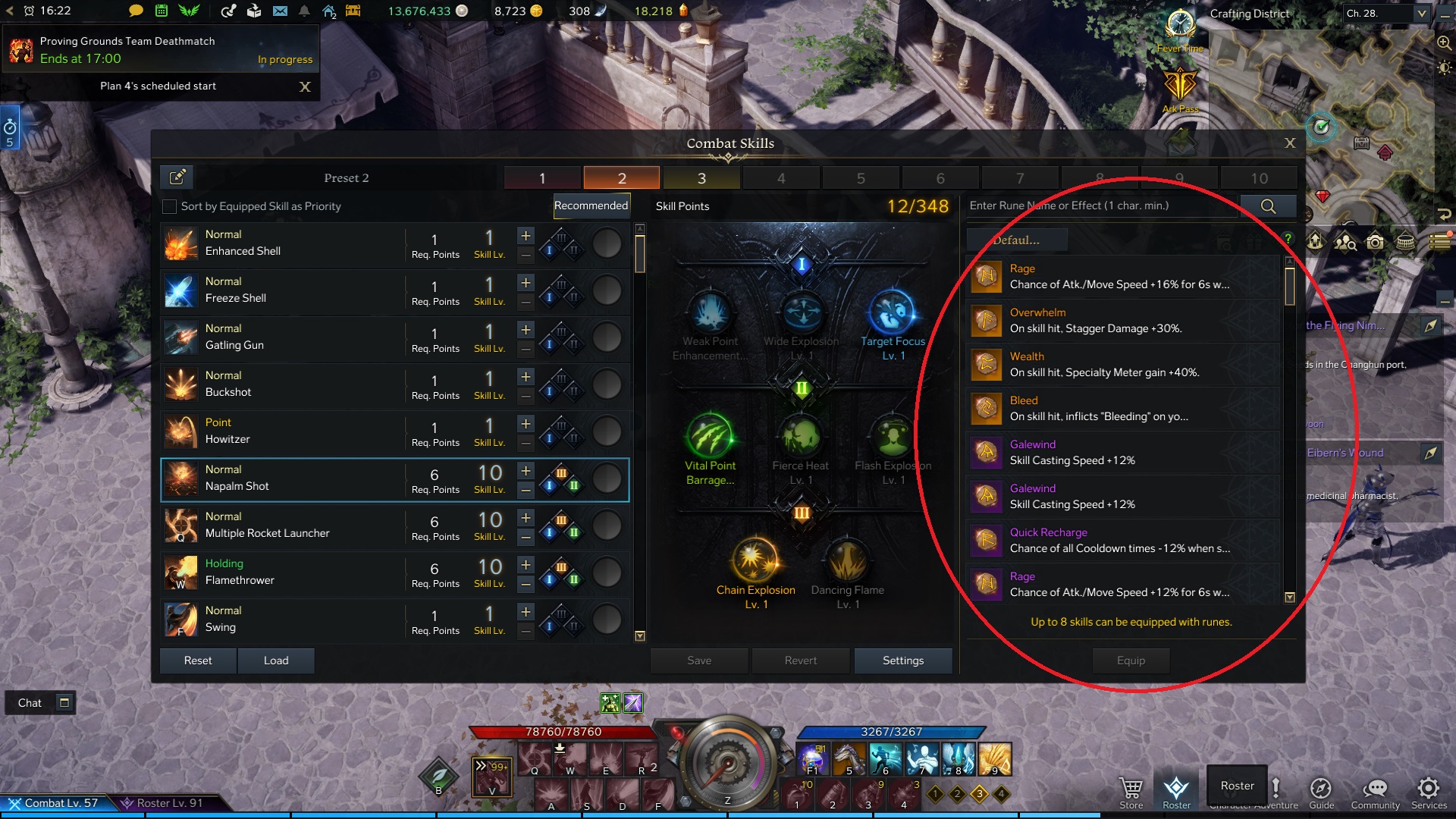Open the Mail icon in top bar
This screenshot has width=1456, height=819.
tap(281, 11)
